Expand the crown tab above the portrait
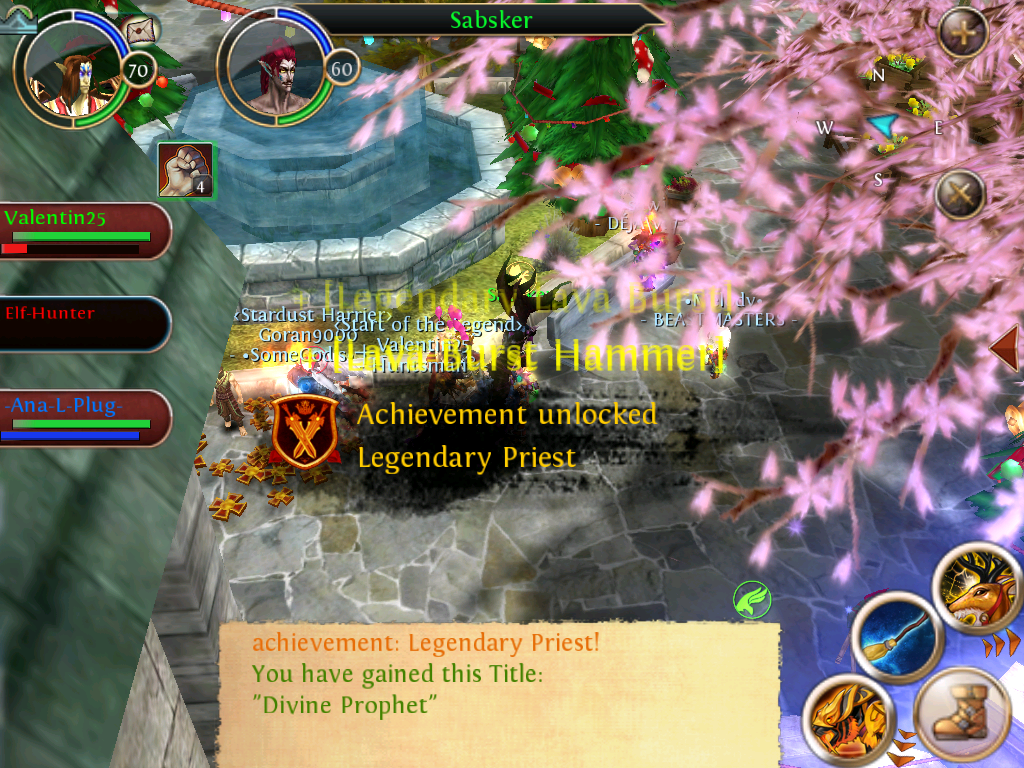 [x=18, y=22]
